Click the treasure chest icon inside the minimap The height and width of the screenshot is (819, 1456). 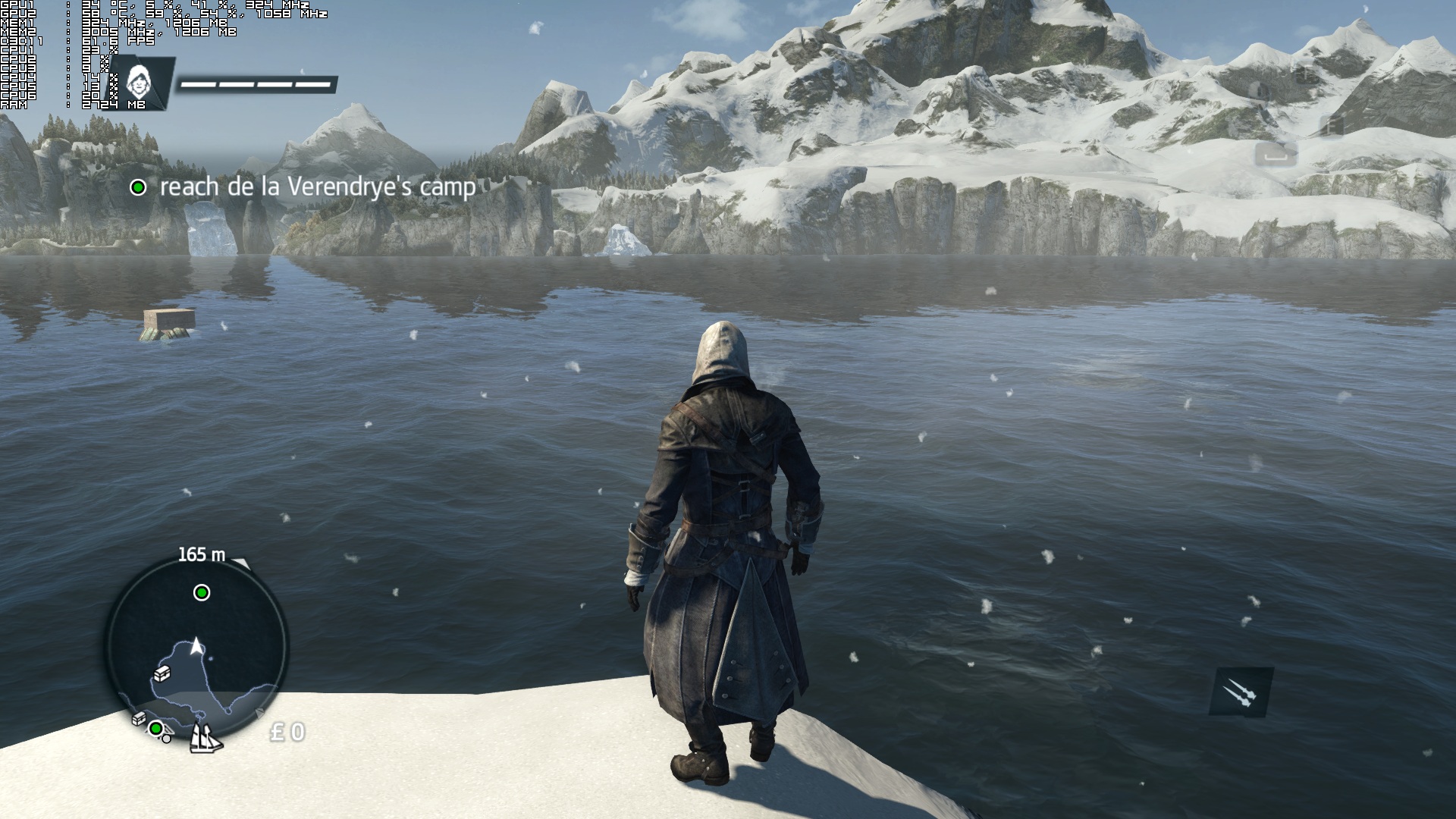(162, 673)
